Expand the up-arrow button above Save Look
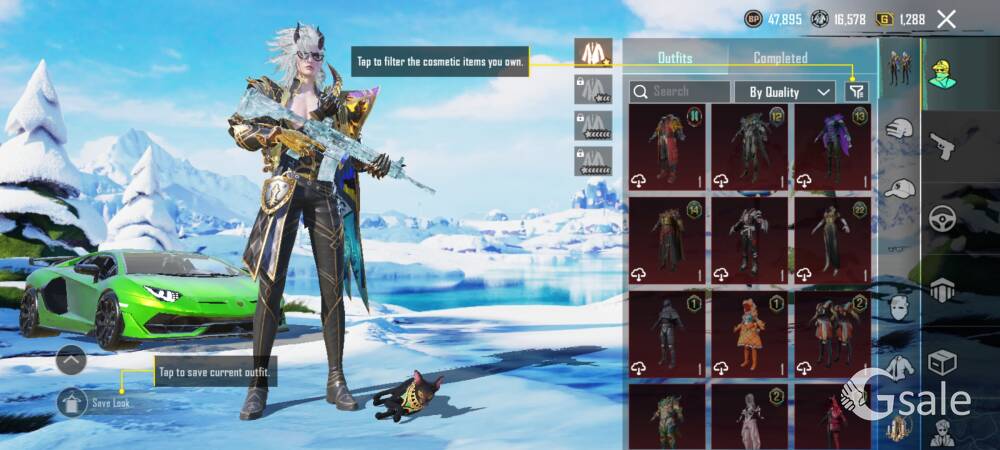 click(71, 359)
